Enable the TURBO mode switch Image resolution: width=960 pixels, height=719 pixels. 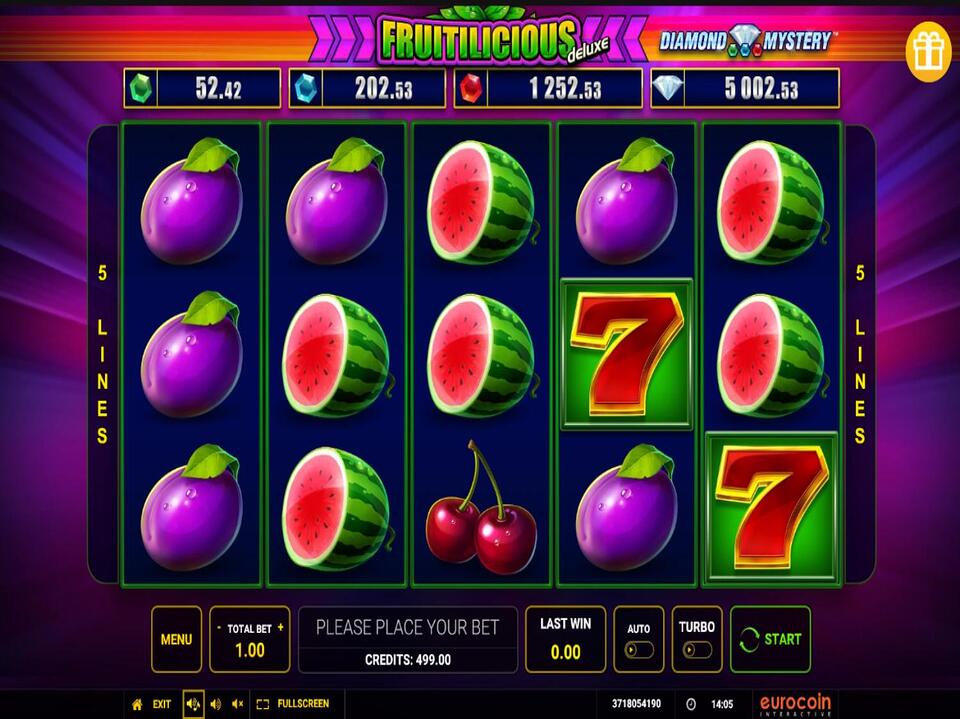click(697, 649)
